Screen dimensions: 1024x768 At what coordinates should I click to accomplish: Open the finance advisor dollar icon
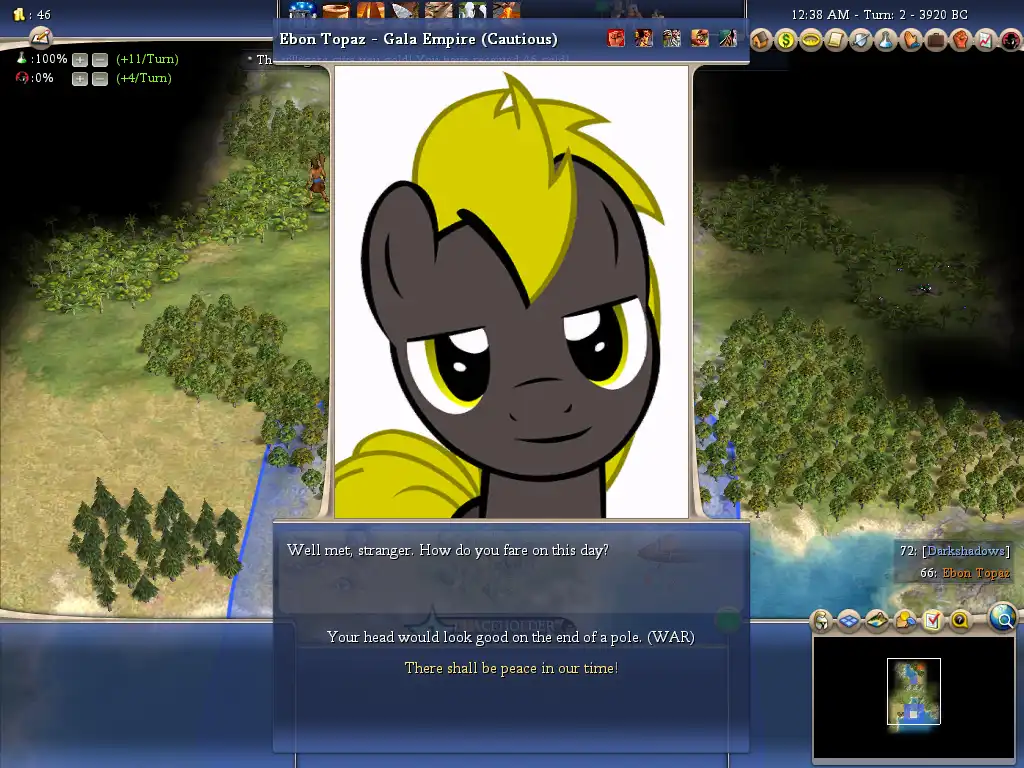coord(786,40)
